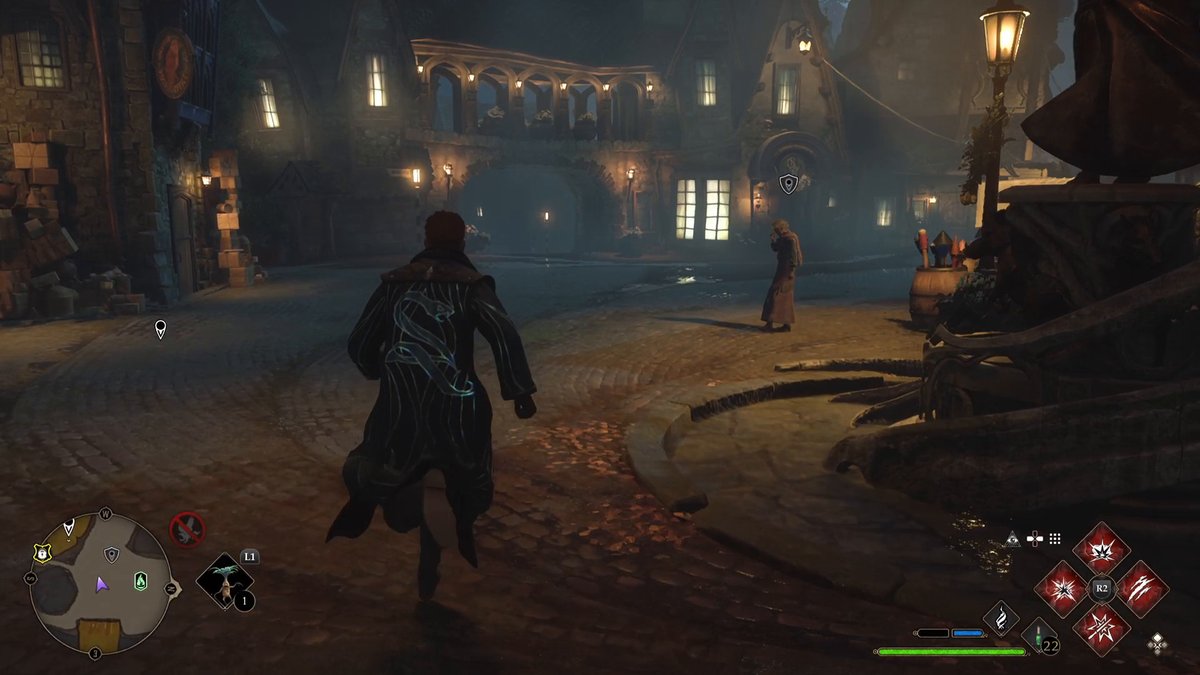Use the right slash-marks spell slot
This screenshot has width=1200, height=675.
[x=1142, y=589]
